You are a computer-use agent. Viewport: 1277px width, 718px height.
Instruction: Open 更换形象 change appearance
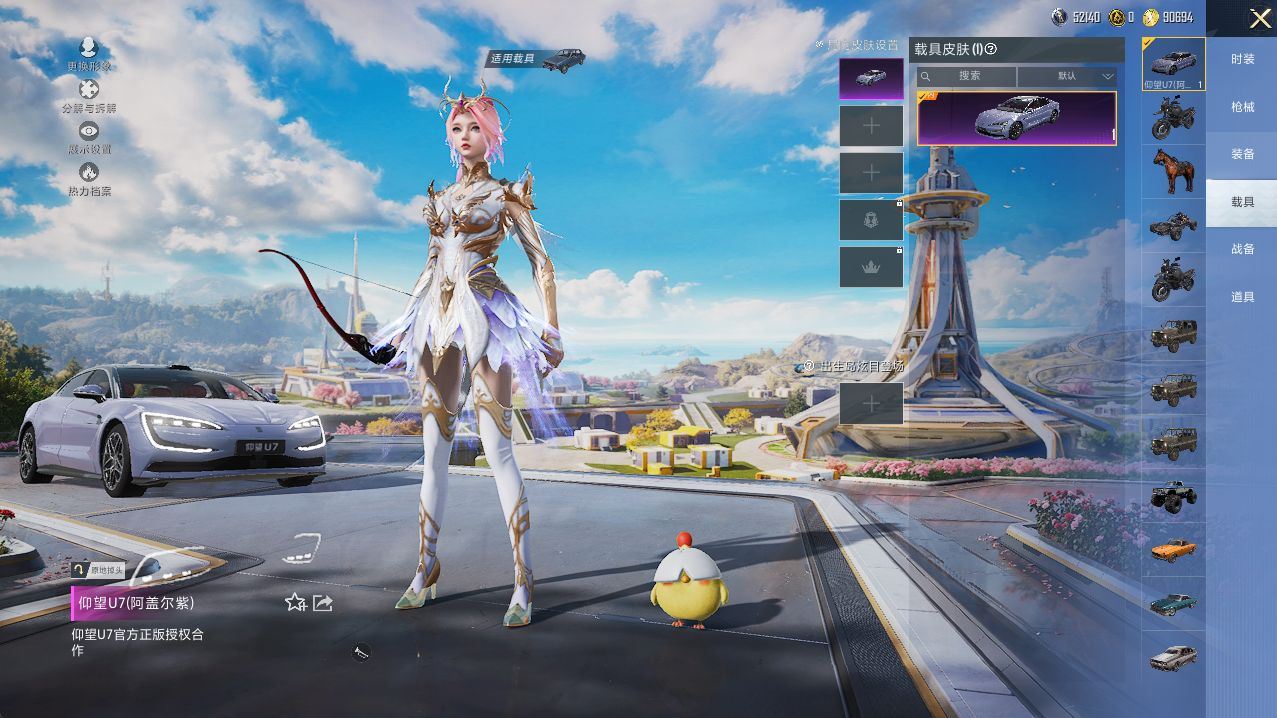[x=89, y=53]
